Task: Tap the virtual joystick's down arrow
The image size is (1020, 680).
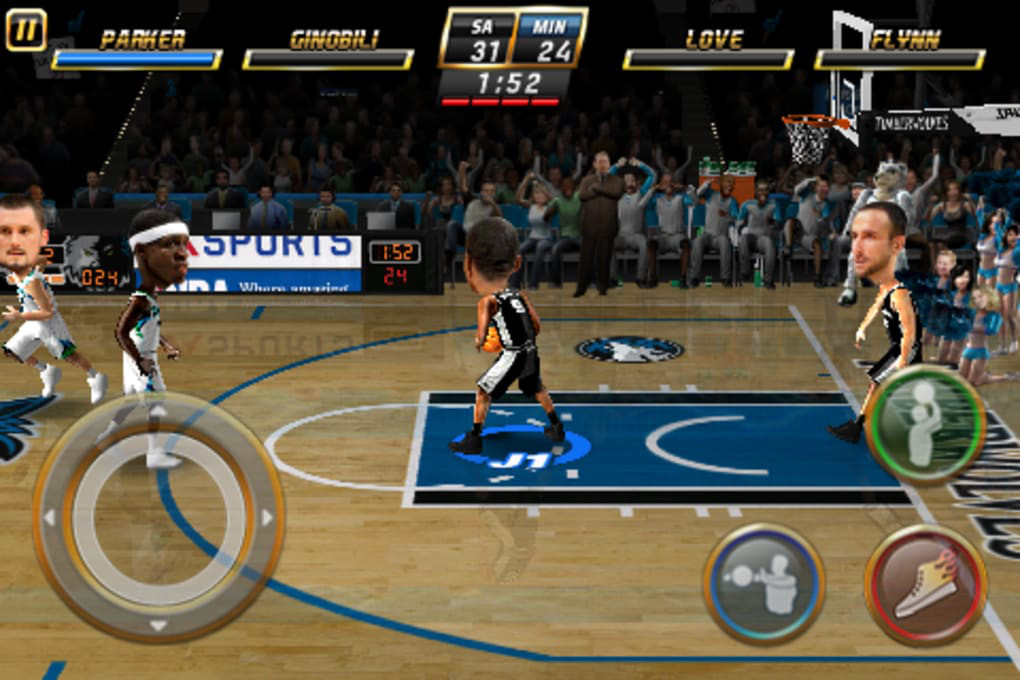Action: coord(158,625)
